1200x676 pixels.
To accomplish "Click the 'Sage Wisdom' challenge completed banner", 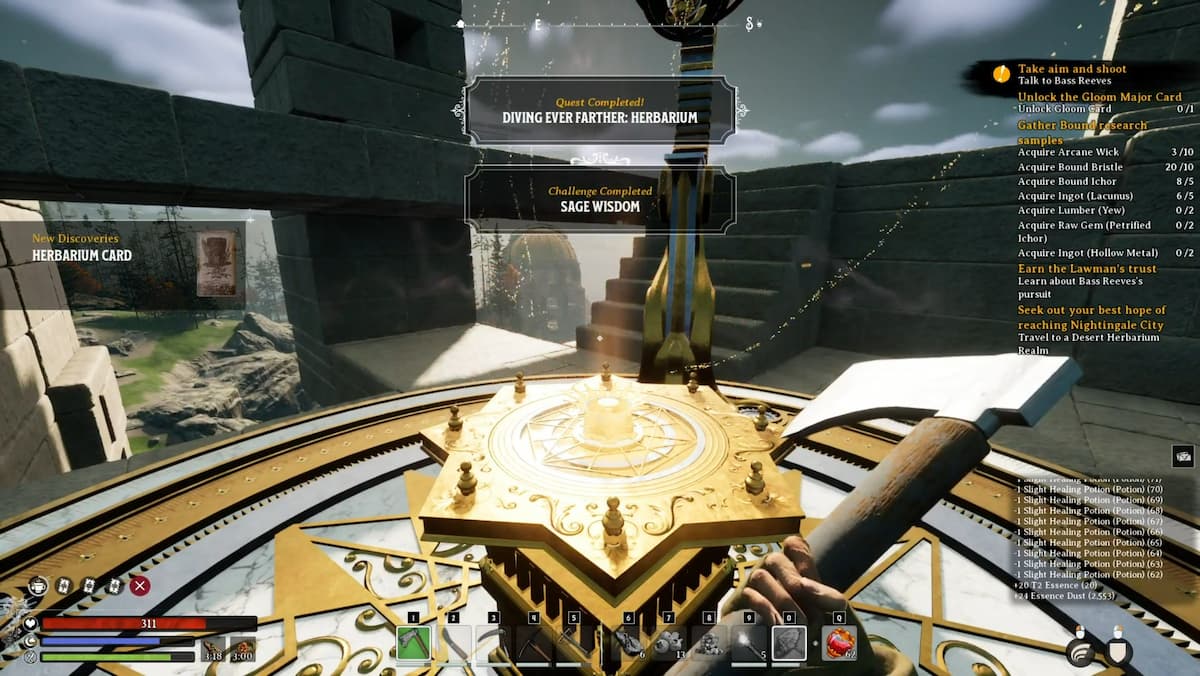I will coord(600,198).
